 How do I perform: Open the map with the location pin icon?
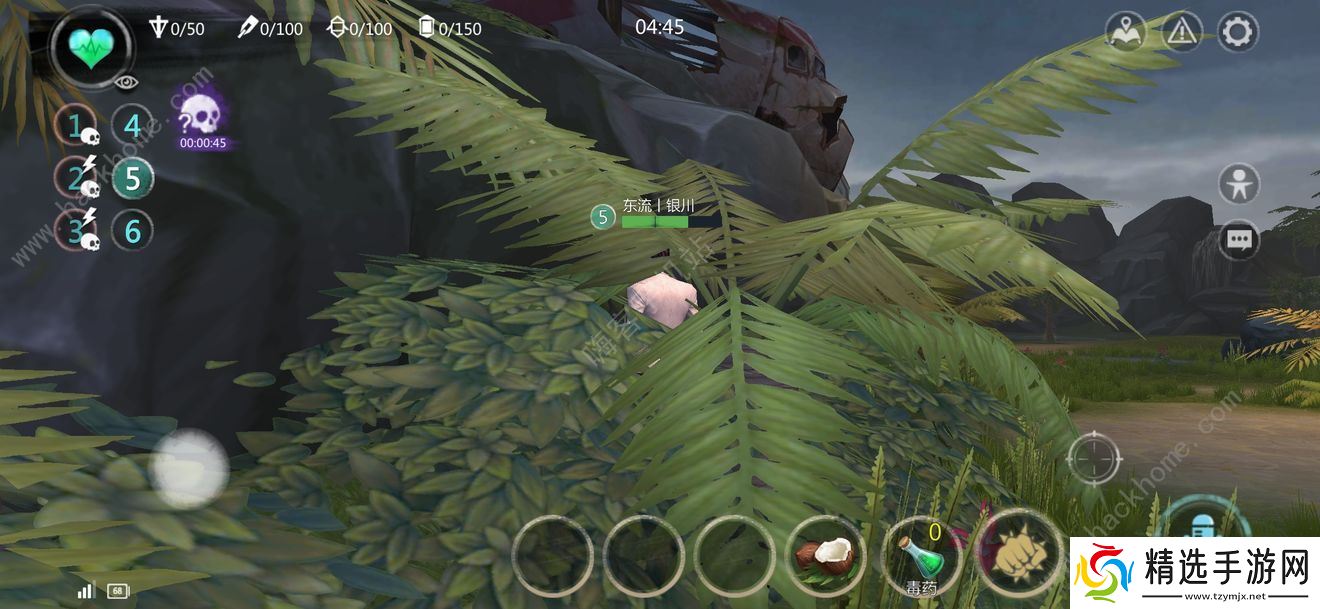click(1125, 32)
